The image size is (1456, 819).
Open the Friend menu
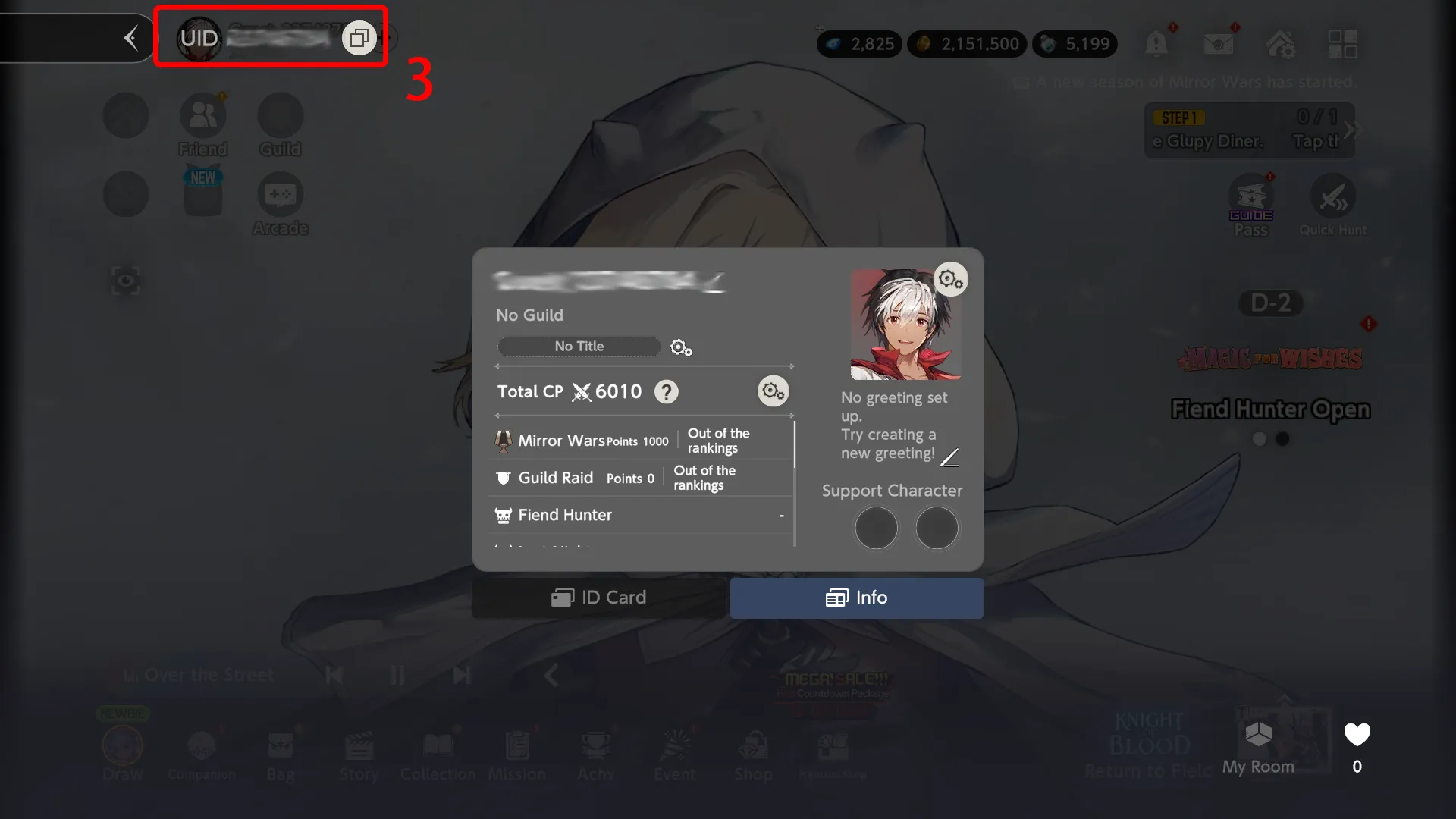tap(202, 124)
